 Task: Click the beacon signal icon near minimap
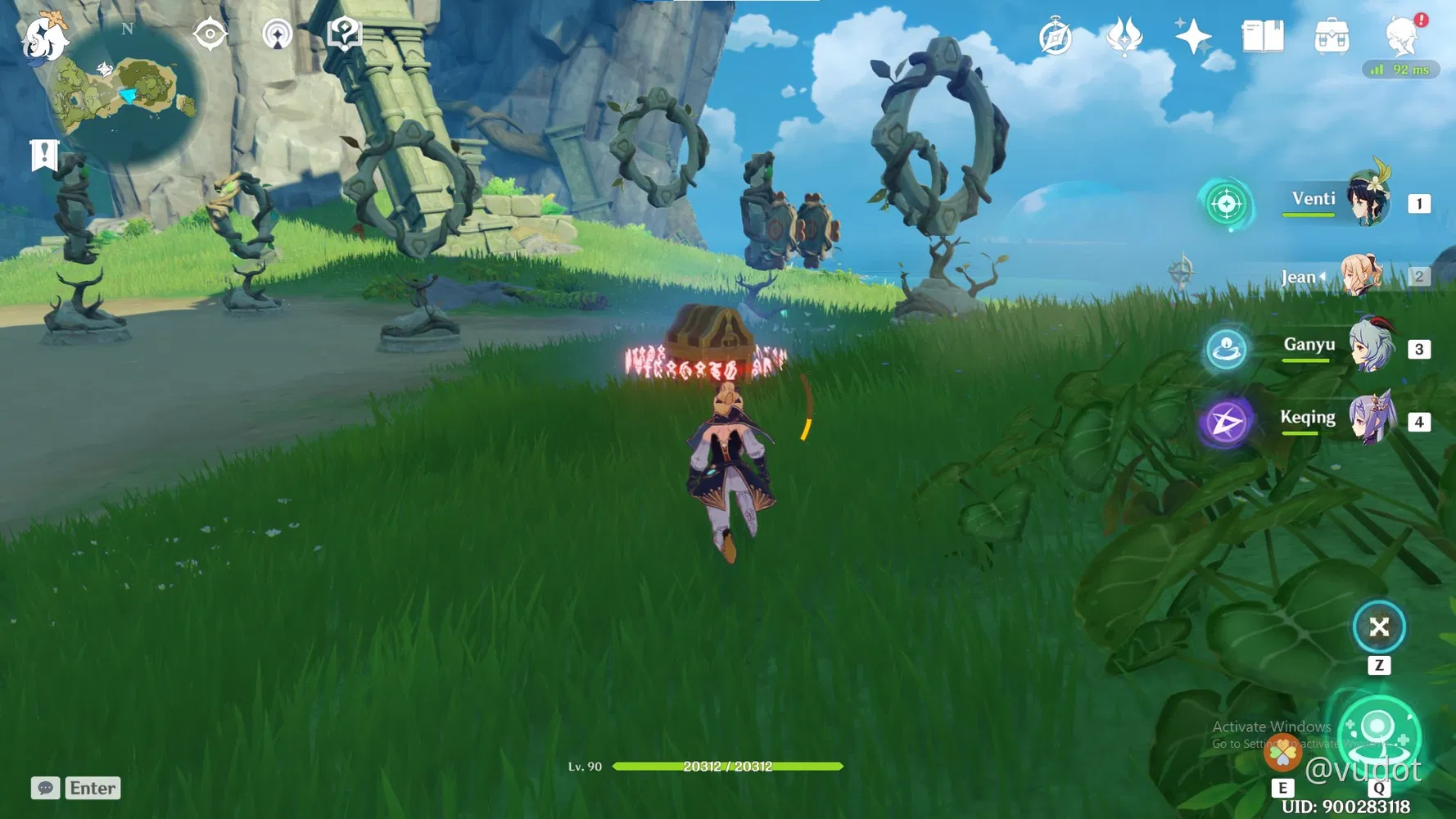278,33
